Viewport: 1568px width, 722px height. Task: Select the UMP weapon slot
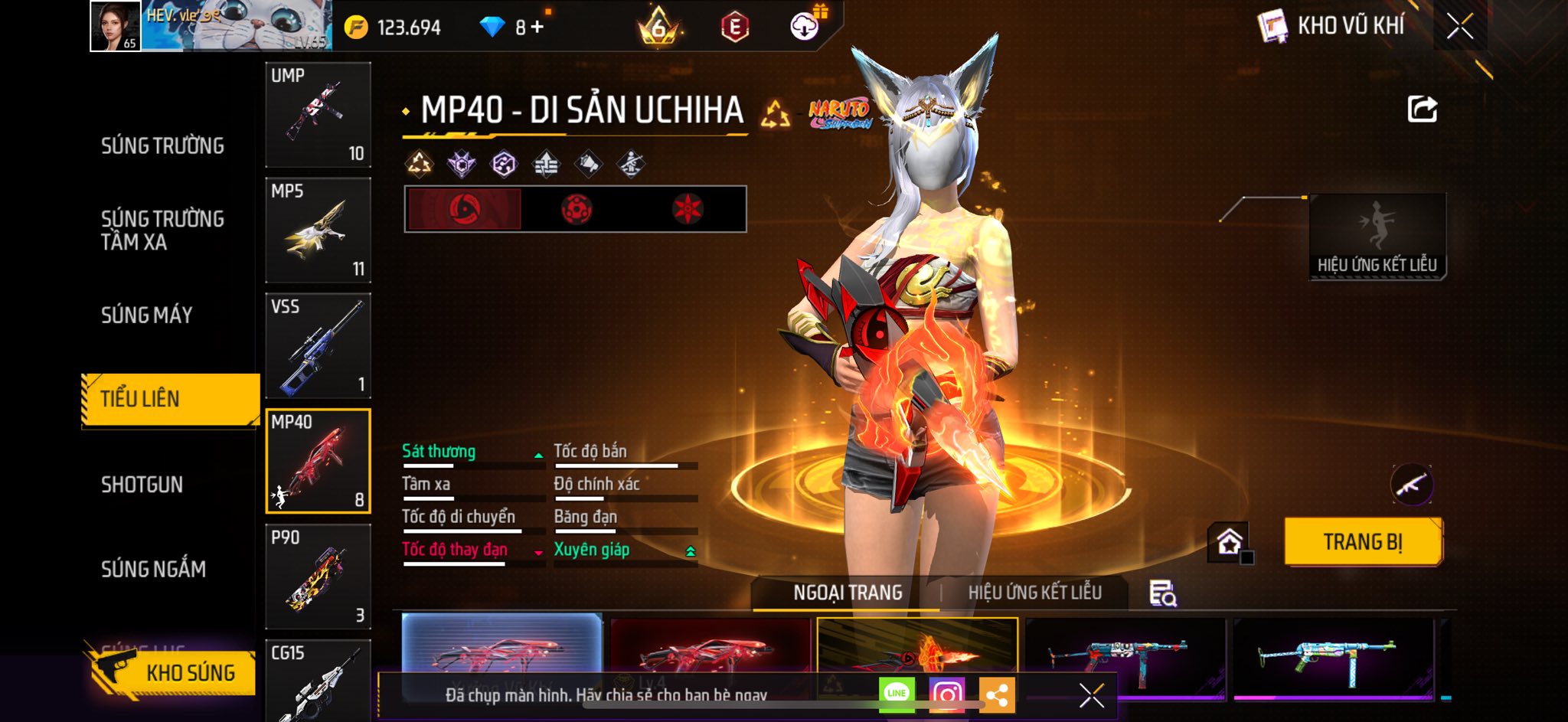click(x=318, y=115)
